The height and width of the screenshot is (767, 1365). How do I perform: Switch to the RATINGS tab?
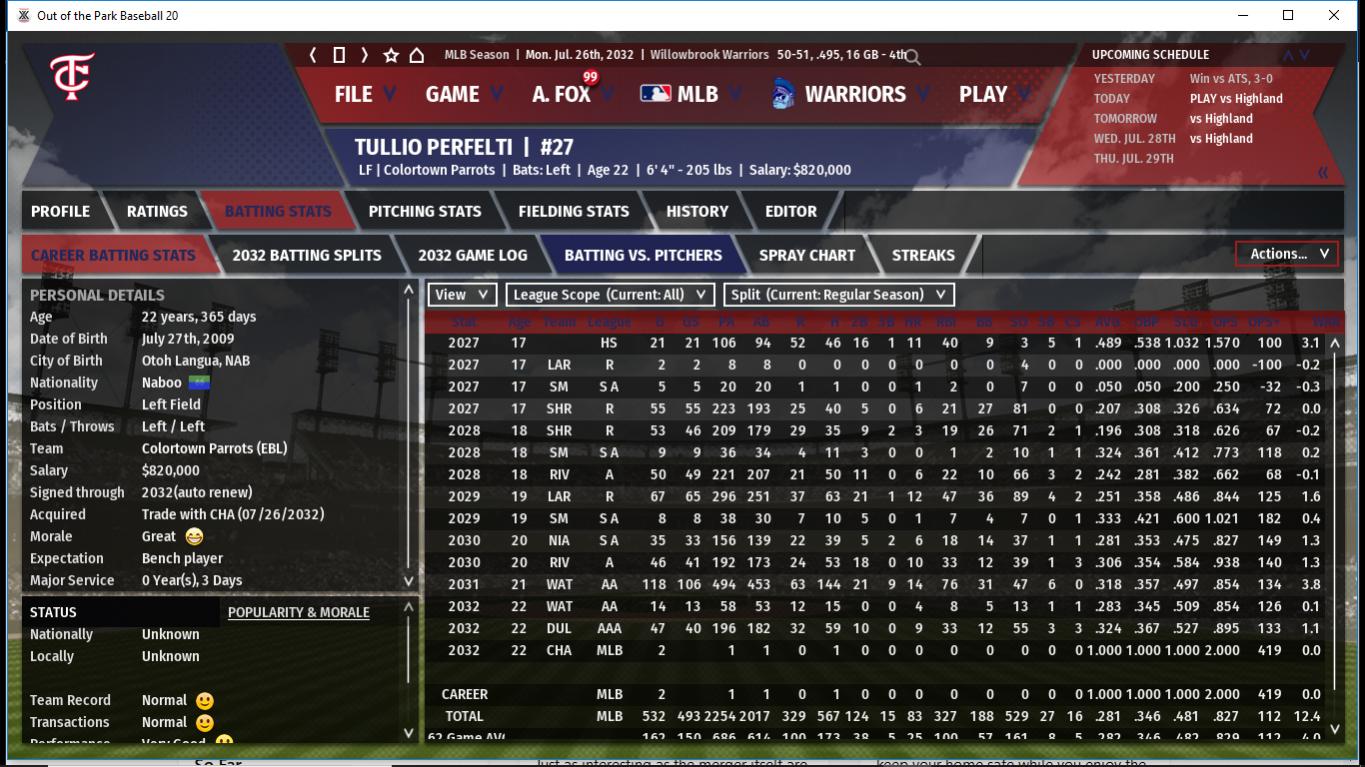coord(157,211)
